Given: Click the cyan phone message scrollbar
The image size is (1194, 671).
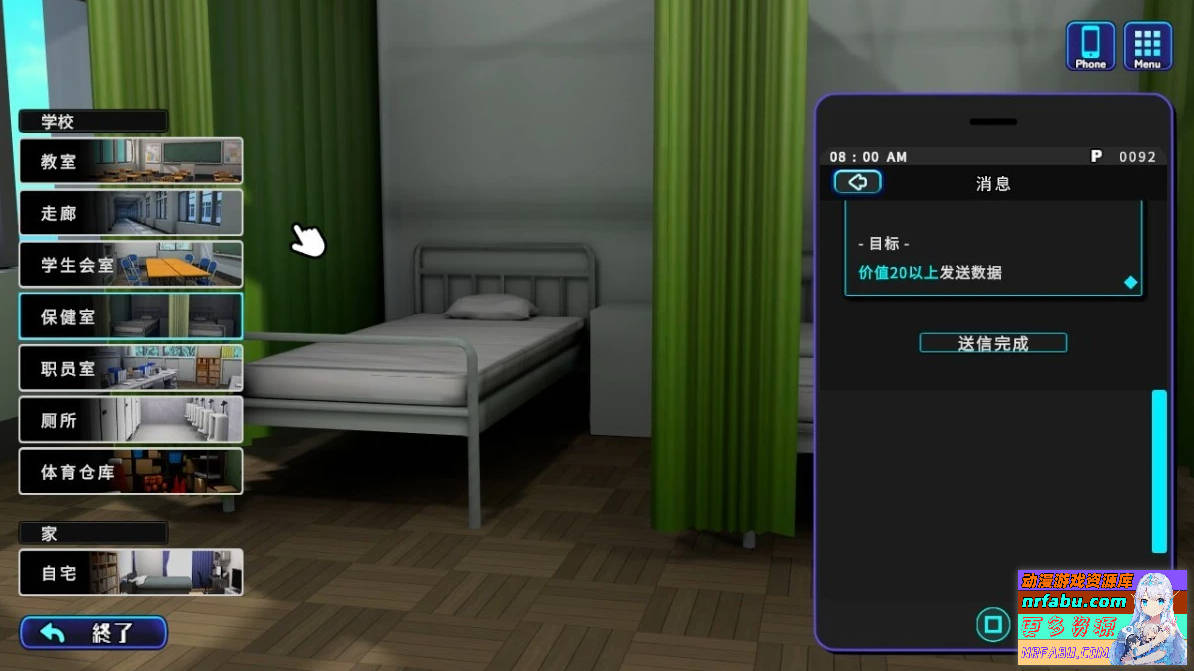Looking at the screenshot, I should (x=1159, y=471).
